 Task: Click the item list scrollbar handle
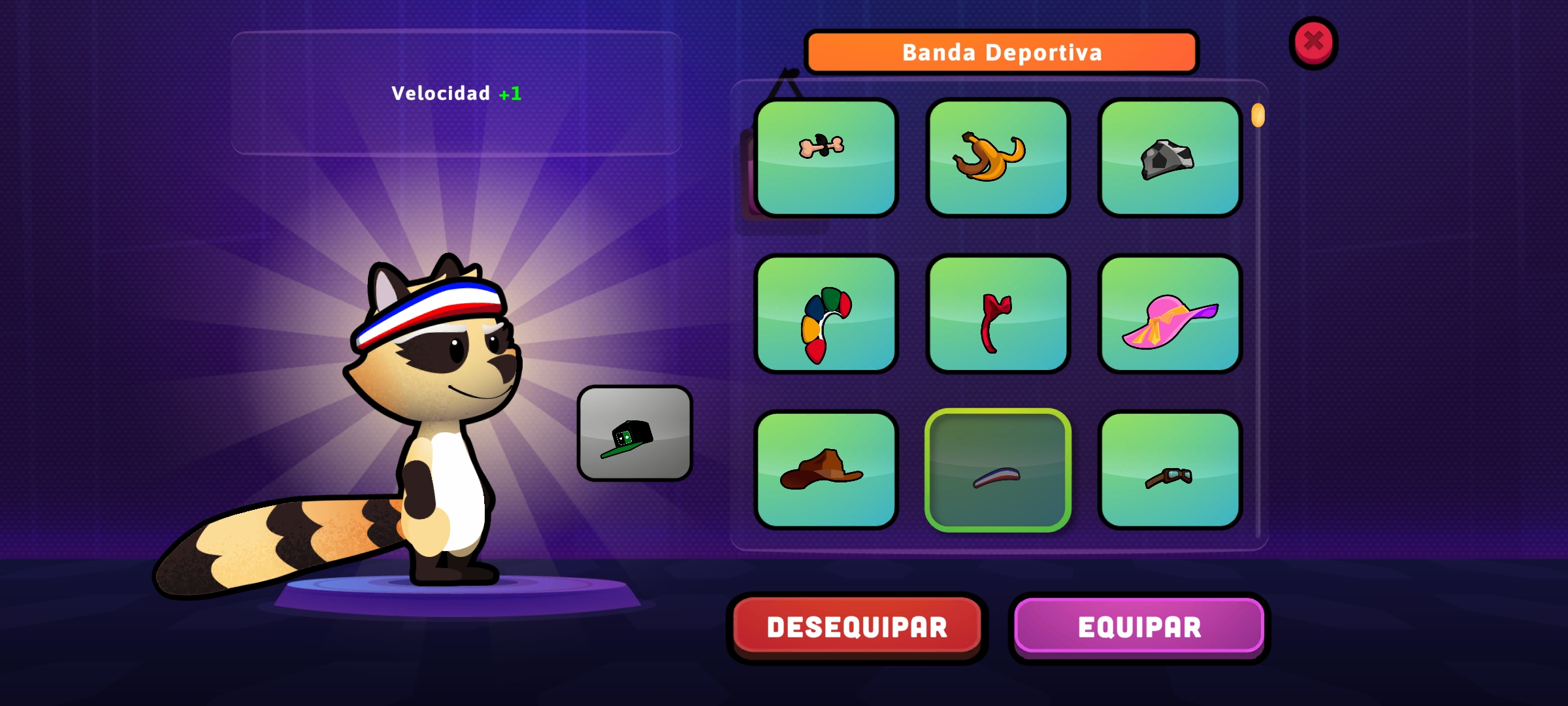pyautogui.click(x=1258, y=116)
